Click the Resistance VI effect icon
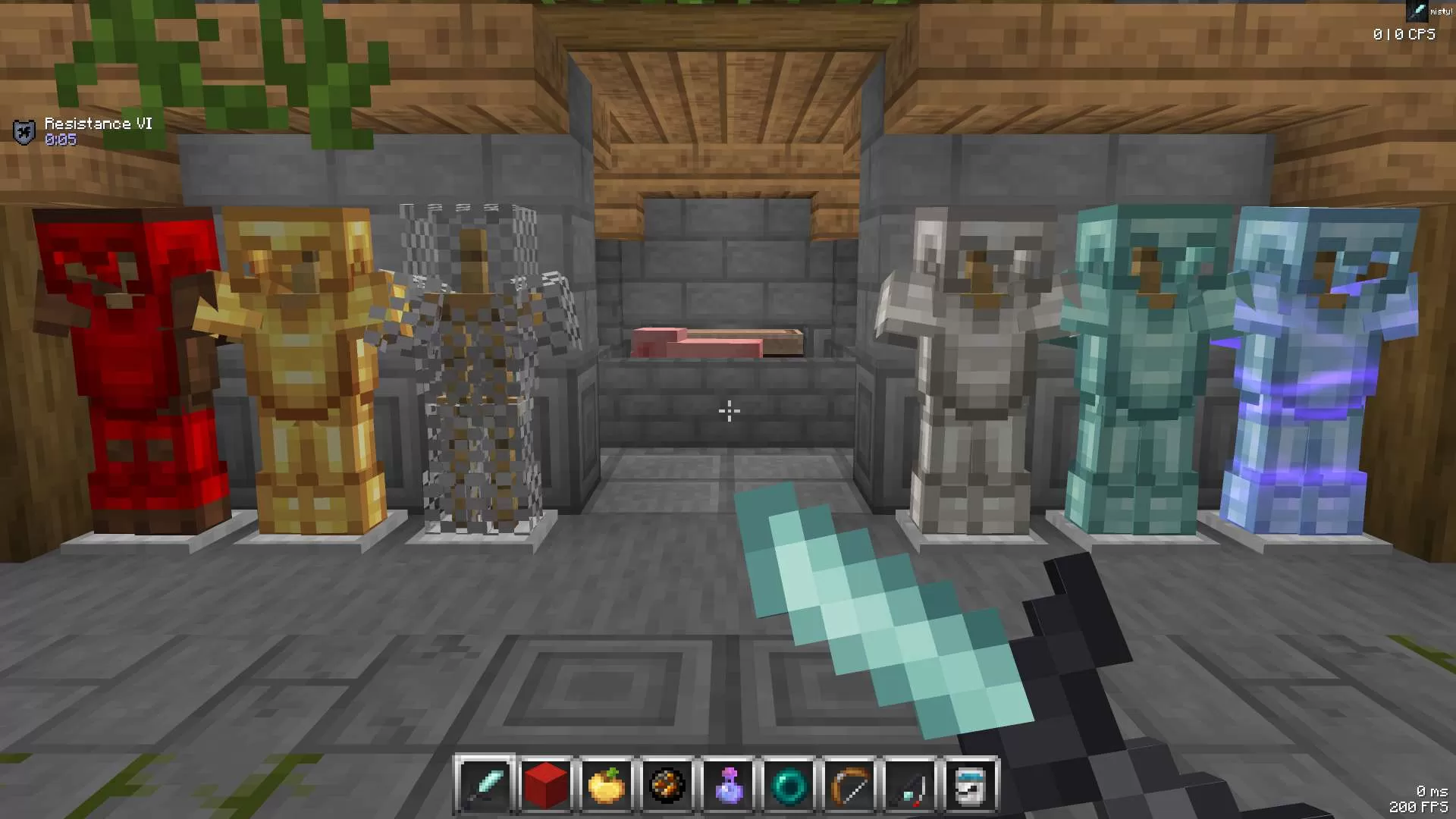 click(x=24, y=132)
